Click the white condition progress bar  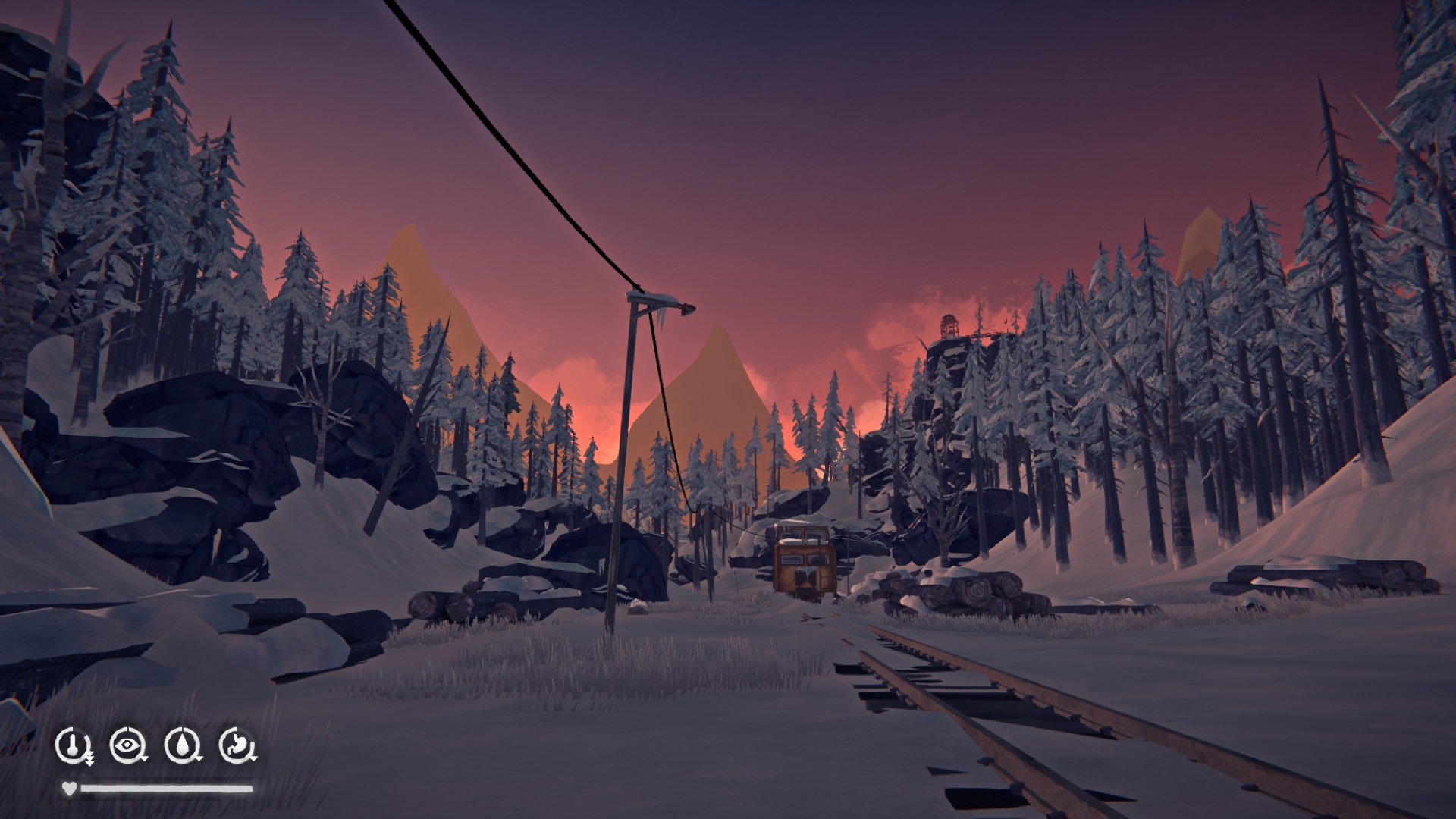point(167,788)
